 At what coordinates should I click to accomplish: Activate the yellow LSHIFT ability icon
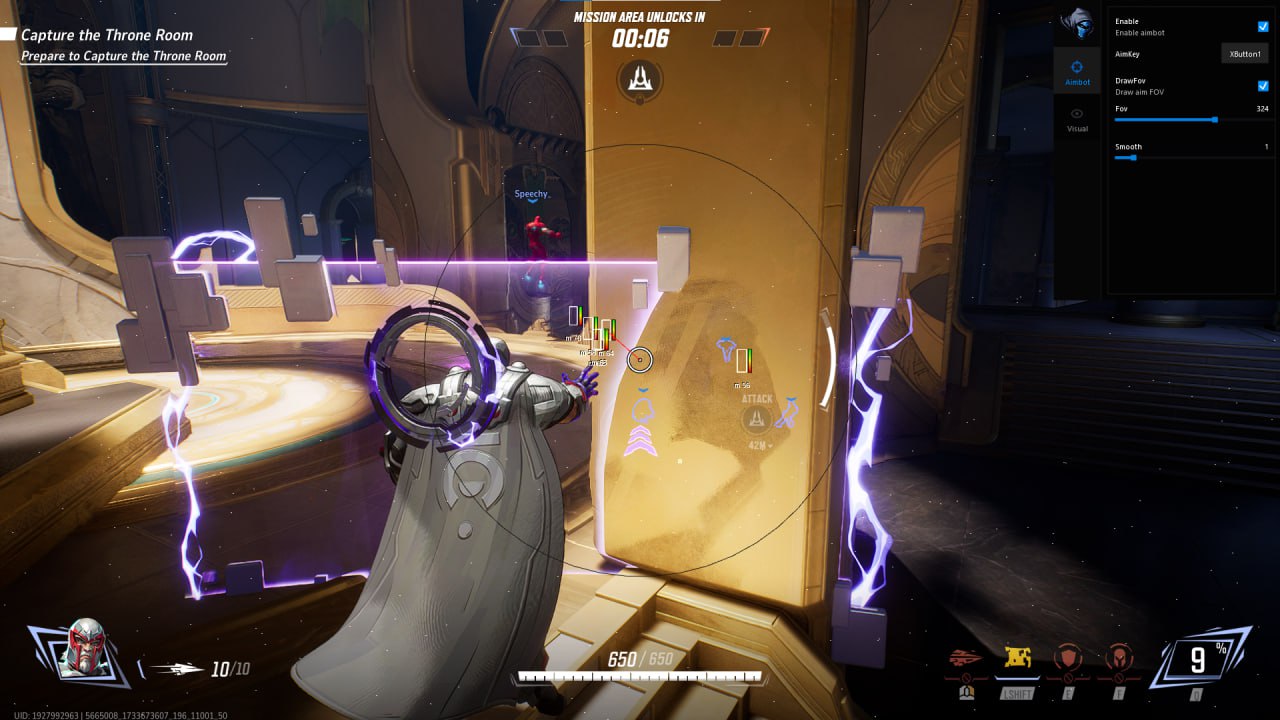(1019, 659)
